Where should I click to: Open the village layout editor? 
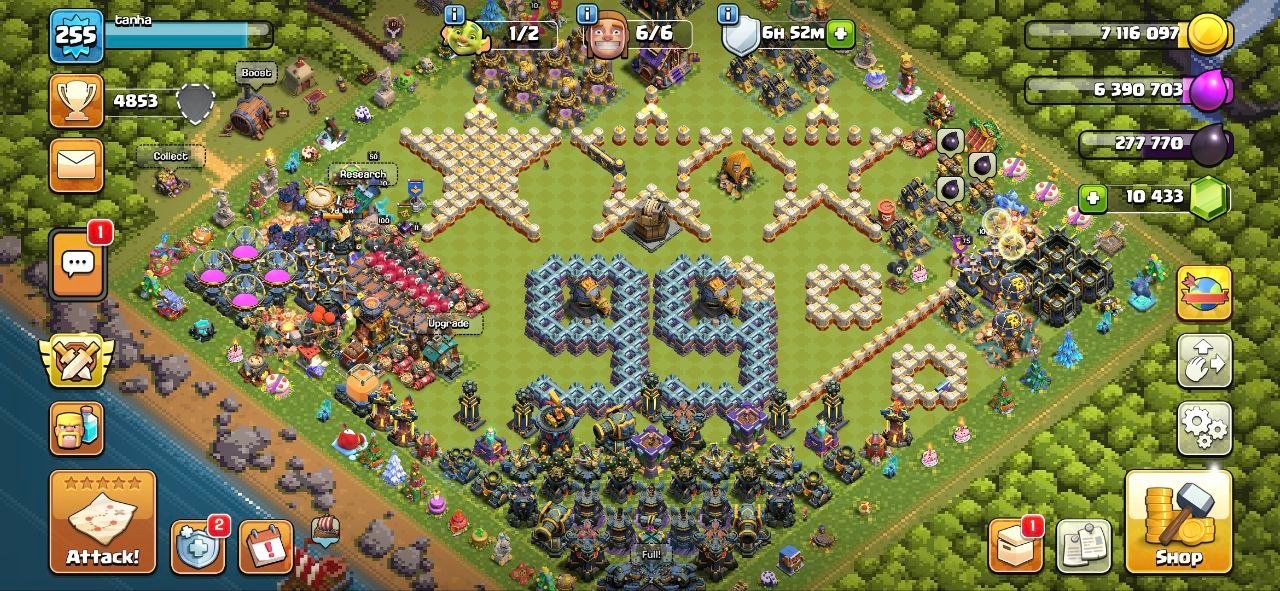click(1204, 361)
